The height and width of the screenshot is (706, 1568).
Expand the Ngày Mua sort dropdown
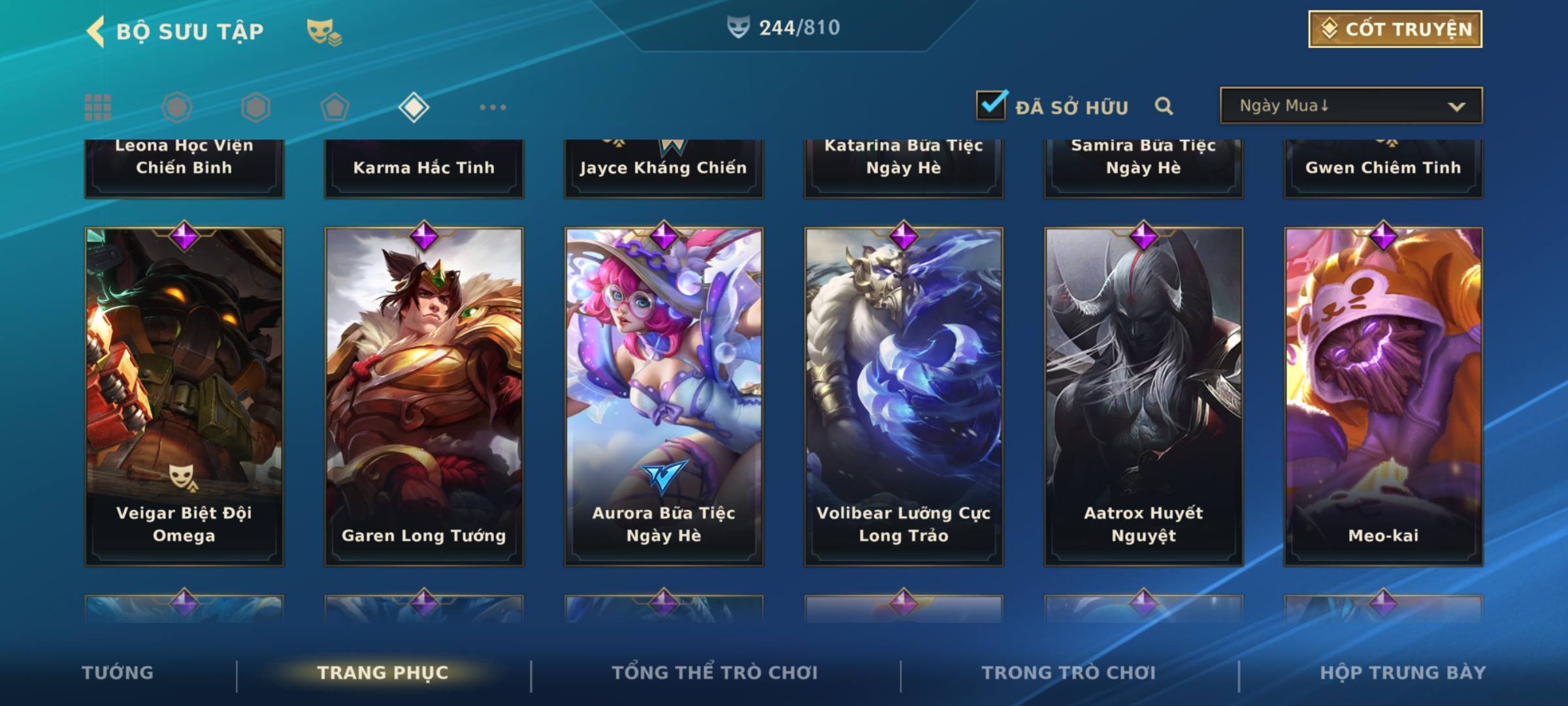(1350, 106)
